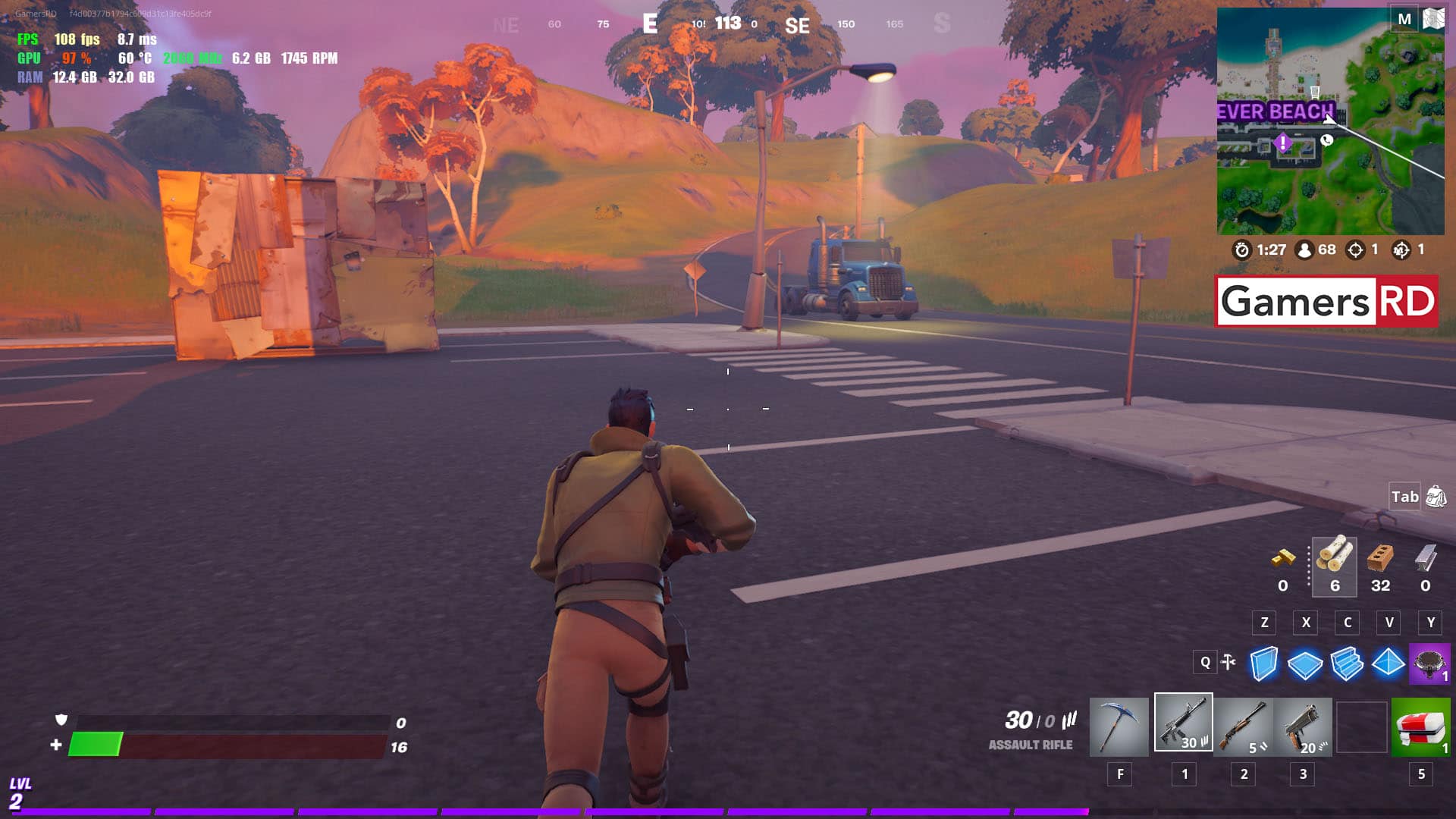Open the full map icon
1456x819 pixels.
pos(1433,19)
